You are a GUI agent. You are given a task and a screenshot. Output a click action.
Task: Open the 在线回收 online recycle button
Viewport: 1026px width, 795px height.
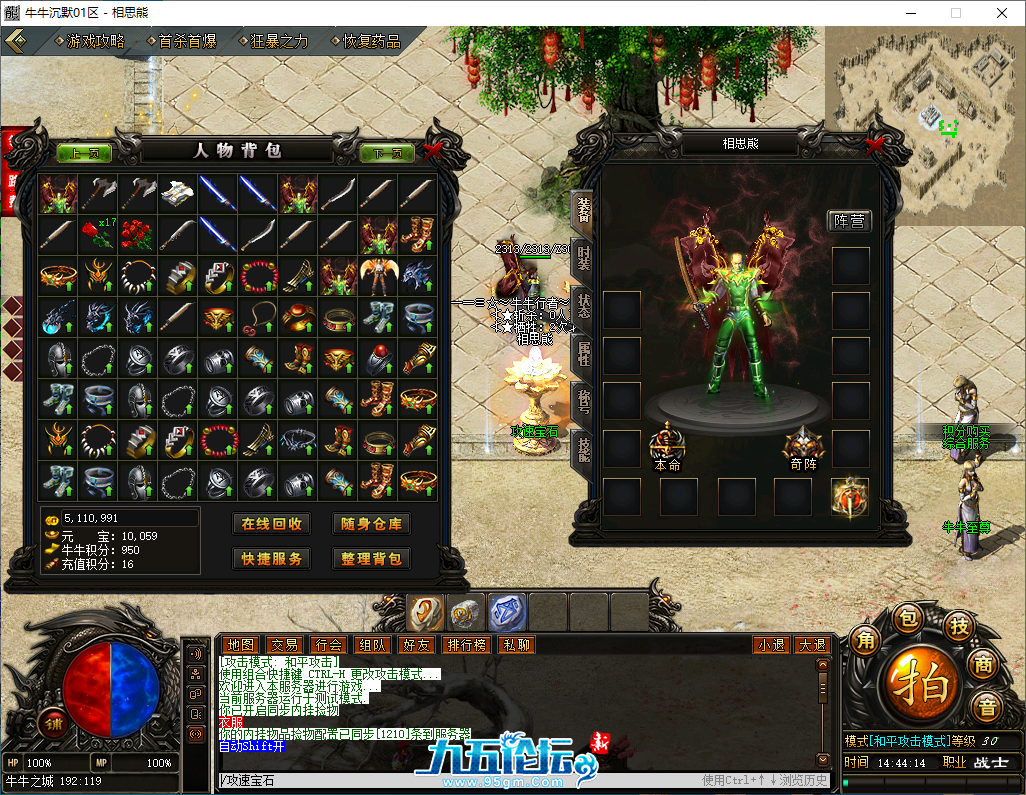click(271, 524)
